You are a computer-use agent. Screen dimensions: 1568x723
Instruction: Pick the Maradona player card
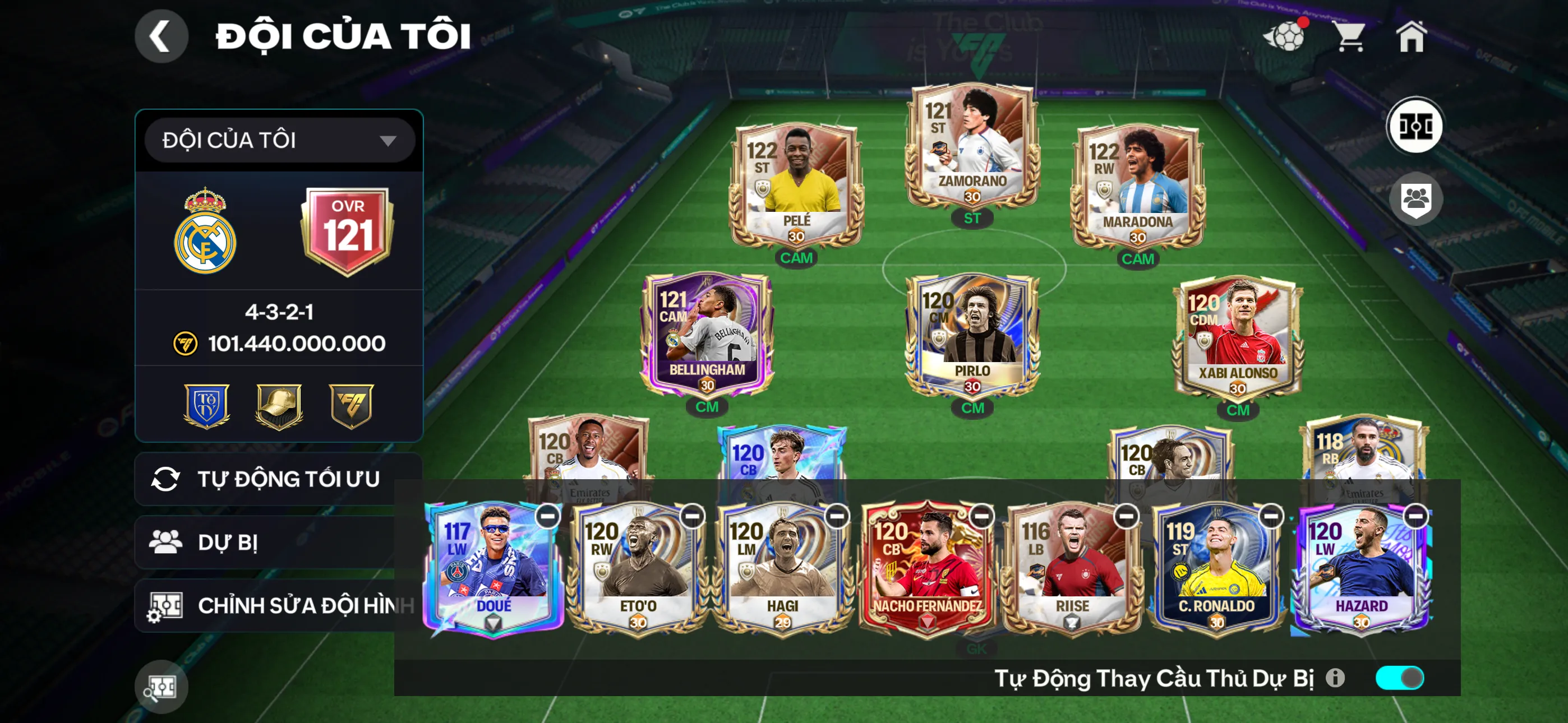[1137, 184]
